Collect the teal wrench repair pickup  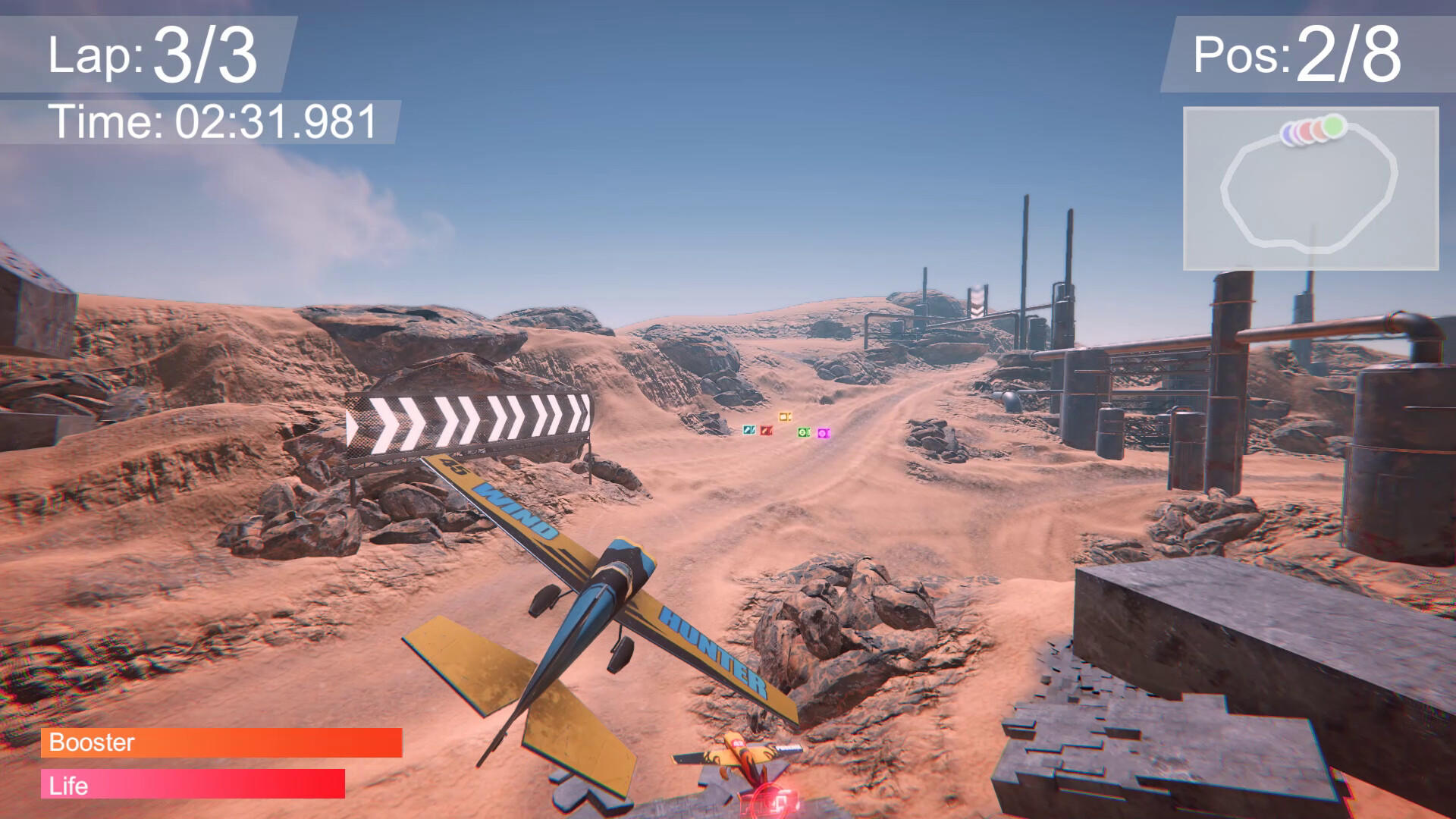[x=749, y=430]
